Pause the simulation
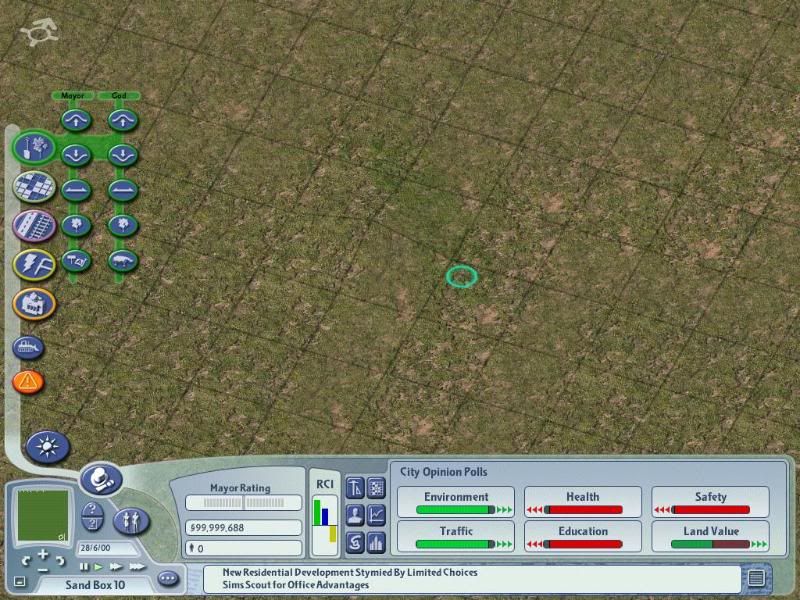800x600 pixels. pos(84,566)
